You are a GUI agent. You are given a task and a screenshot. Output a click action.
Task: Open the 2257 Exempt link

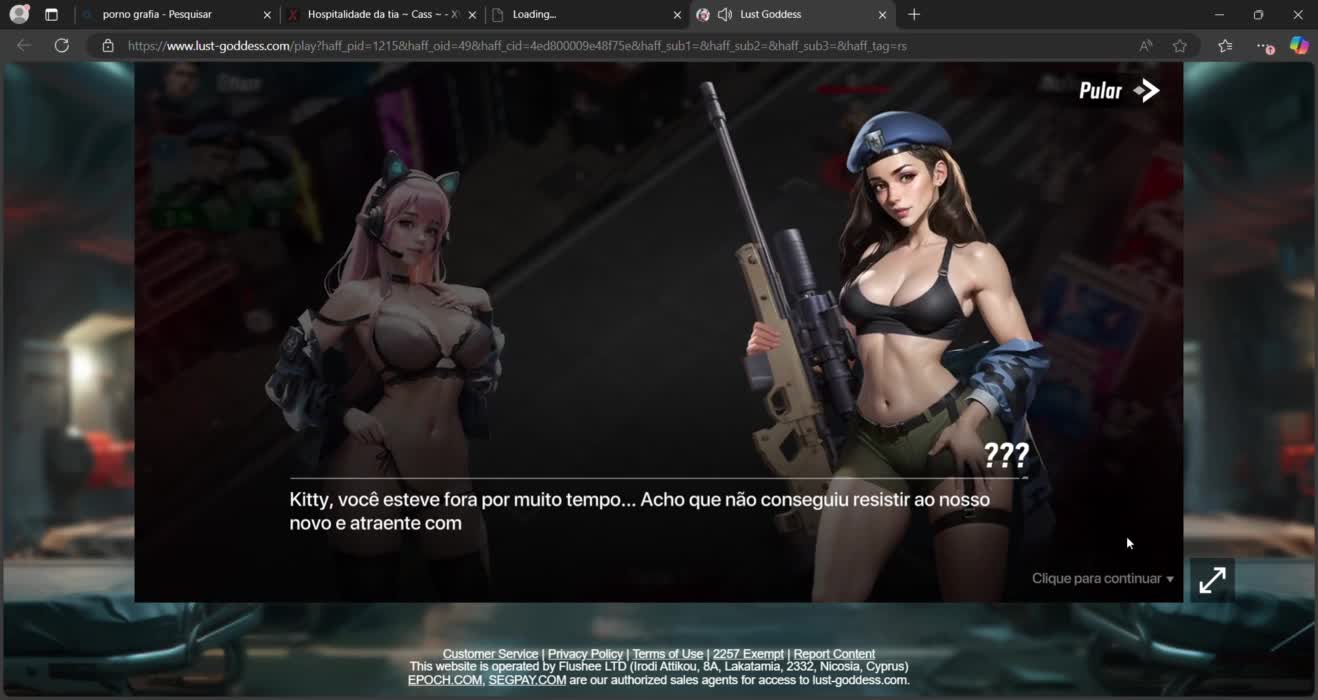pyautogui.click(x=748, y=654)
